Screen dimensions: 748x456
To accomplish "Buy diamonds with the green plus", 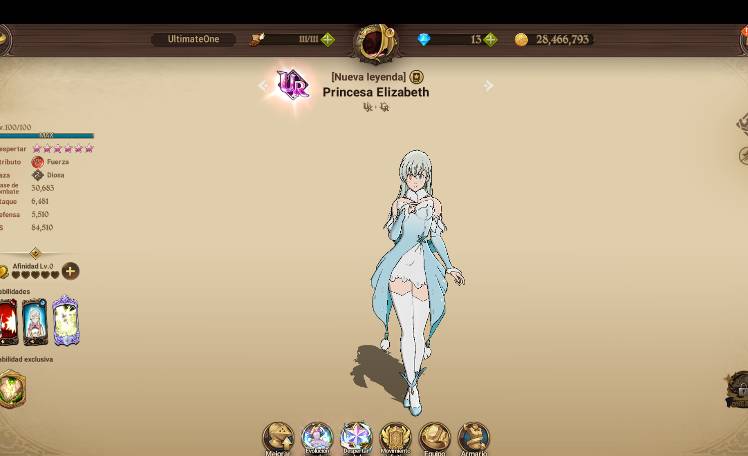I will pos(490,40).
